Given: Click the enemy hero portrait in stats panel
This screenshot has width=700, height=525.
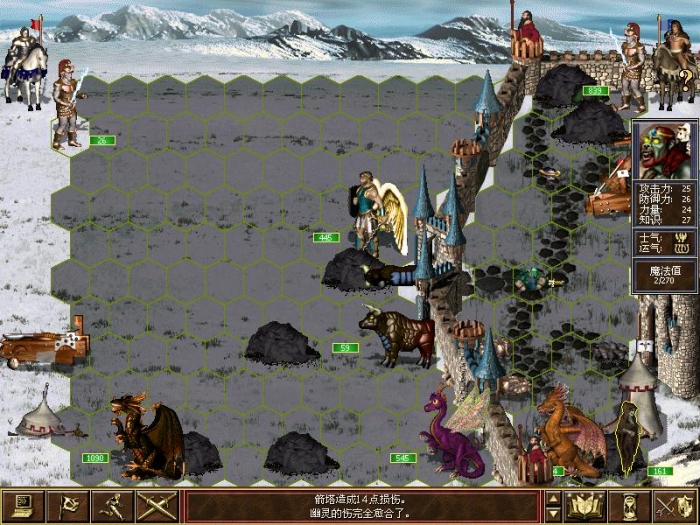Looking at the screenshot, I should tap(664, 150).
